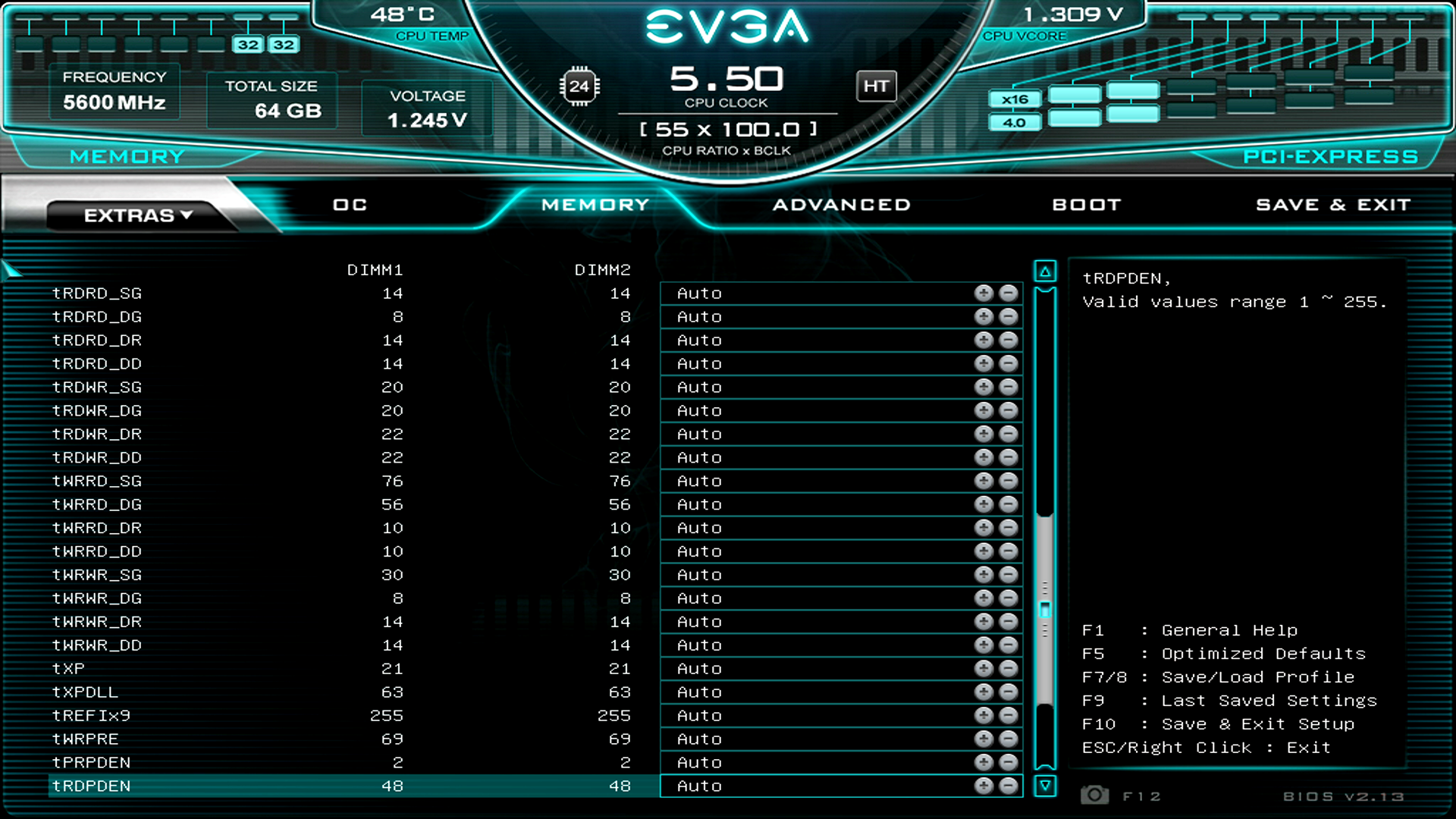Viewport: 1456px width, 819px height.
Task: Click the PCIe 4.0 generation badge
Action: tap(1014, 121)
